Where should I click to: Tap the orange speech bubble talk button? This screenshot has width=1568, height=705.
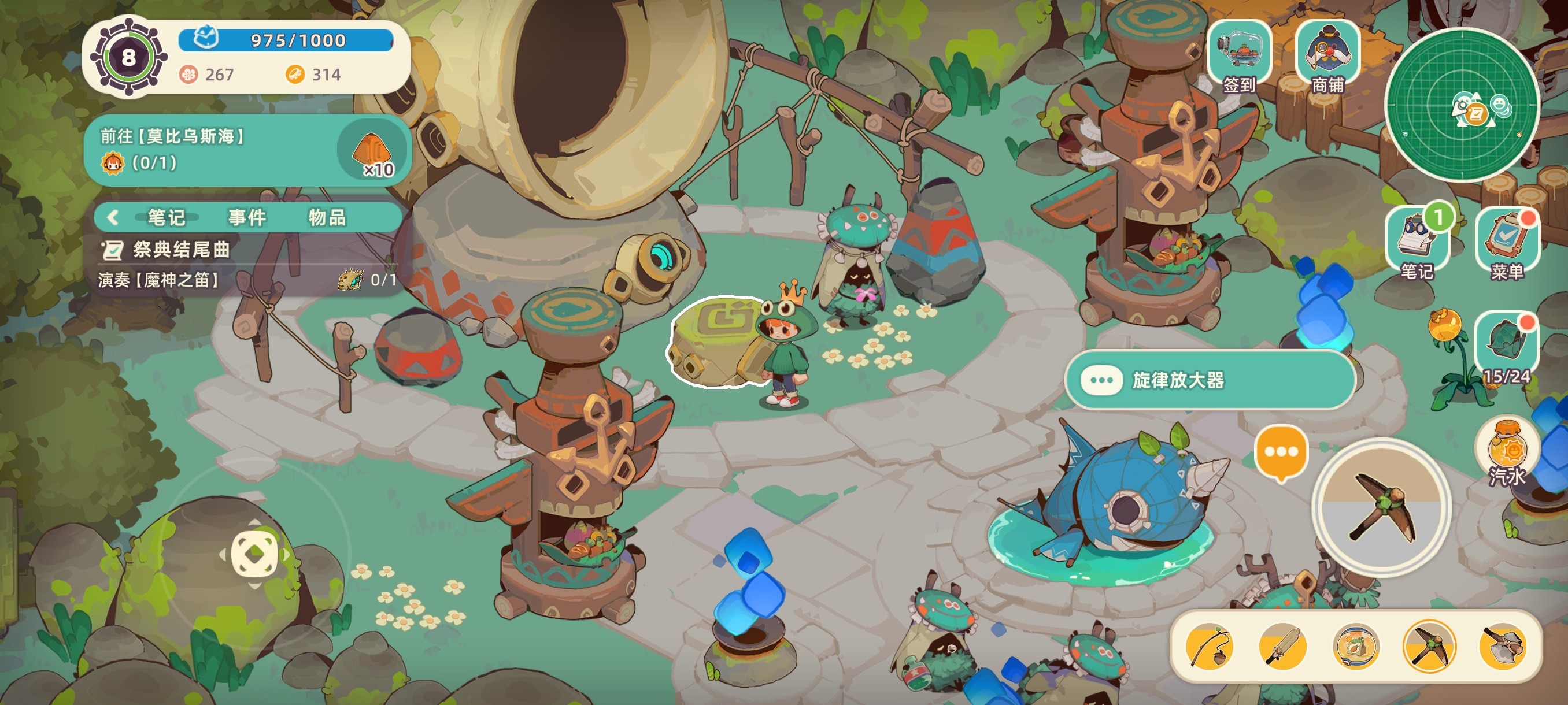coord(1281,453)
